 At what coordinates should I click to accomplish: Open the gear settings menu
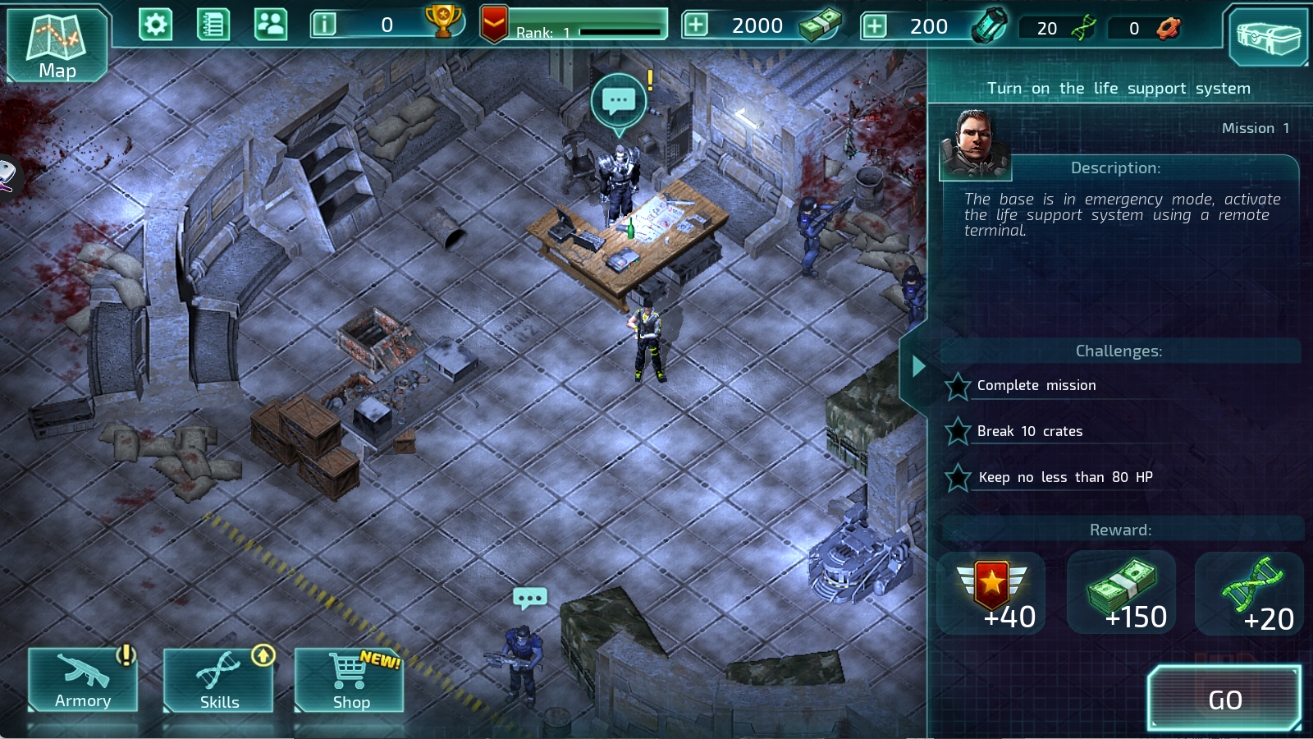pyautogui.click(x=155, y=24)
